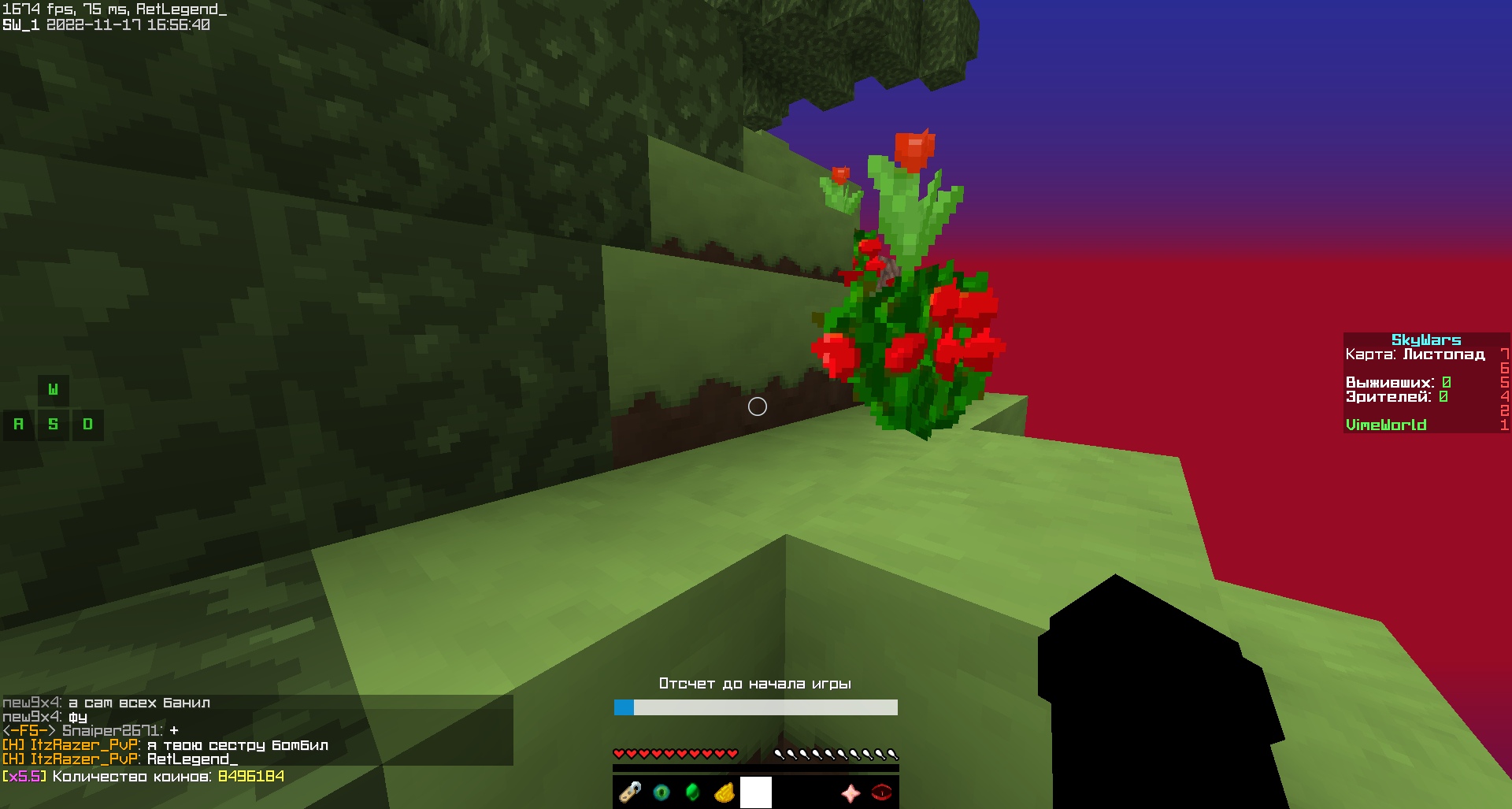1512x809 pixels.
Task: Select the name tag hotbar slot
Action: 630,792
